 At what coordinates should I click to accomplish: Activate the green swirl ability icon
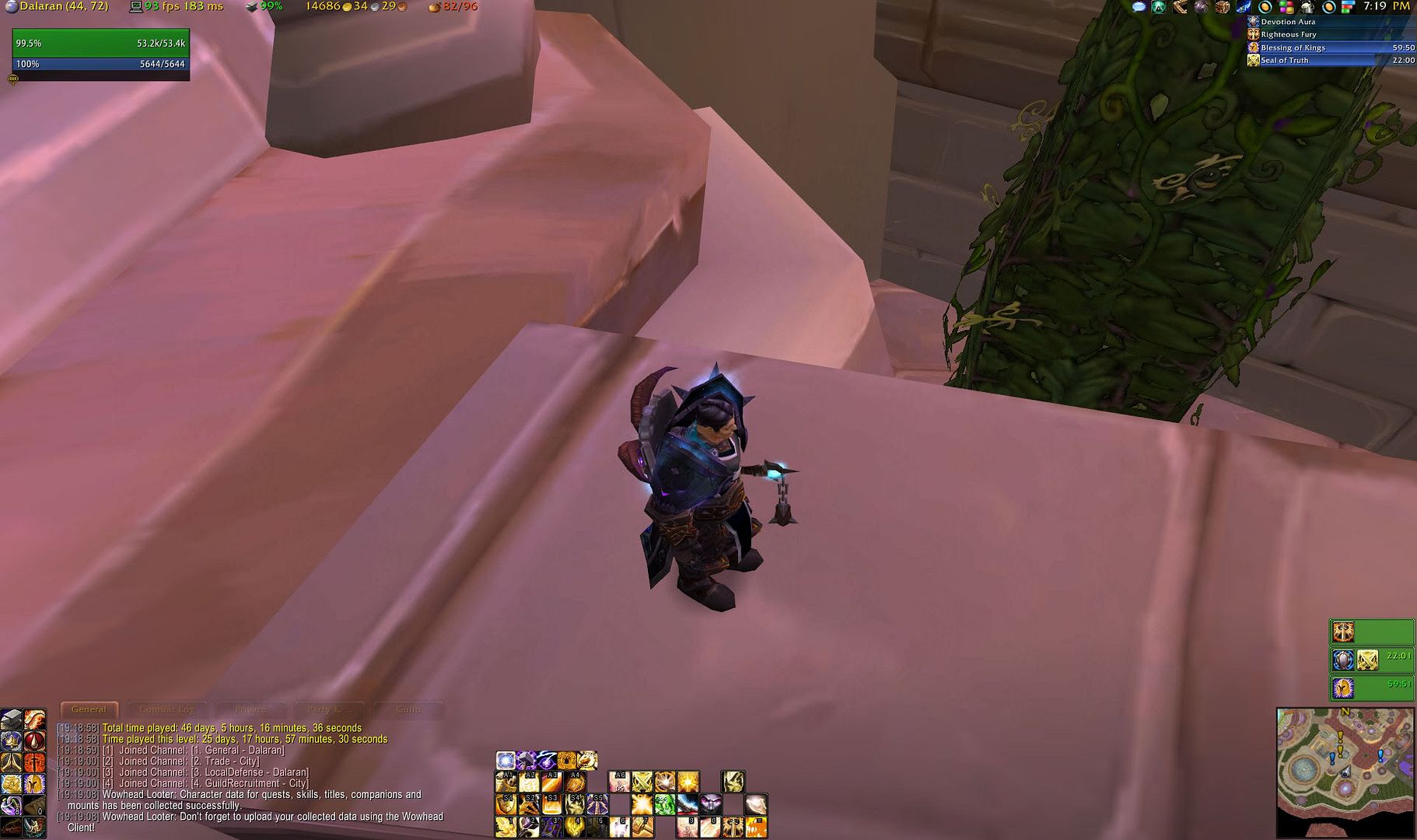[664, 803]
